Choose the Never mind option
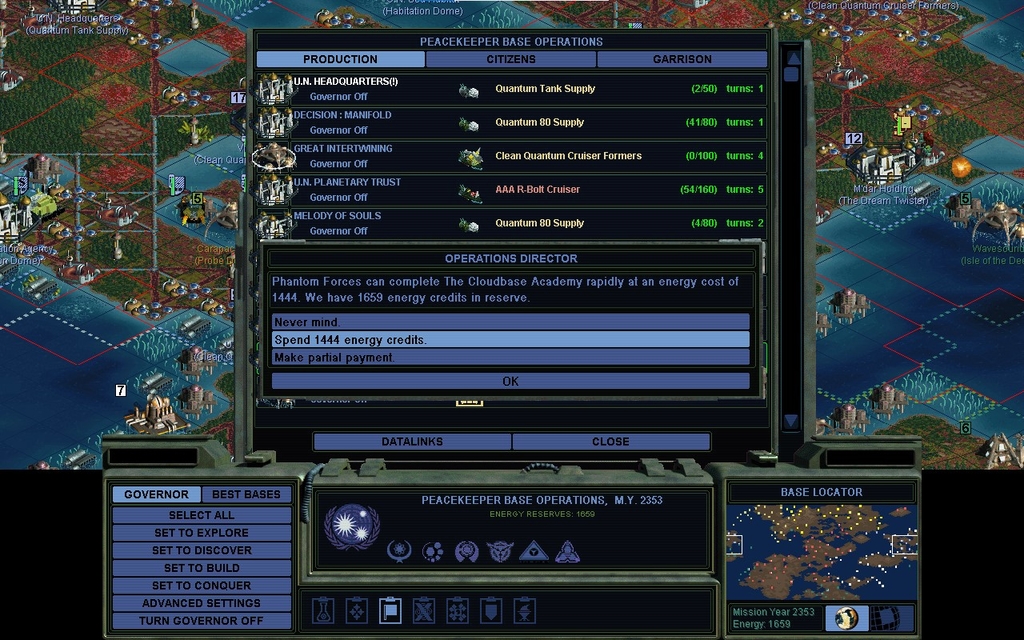This screenshot has height=640, width=1024. coord(510,322)
